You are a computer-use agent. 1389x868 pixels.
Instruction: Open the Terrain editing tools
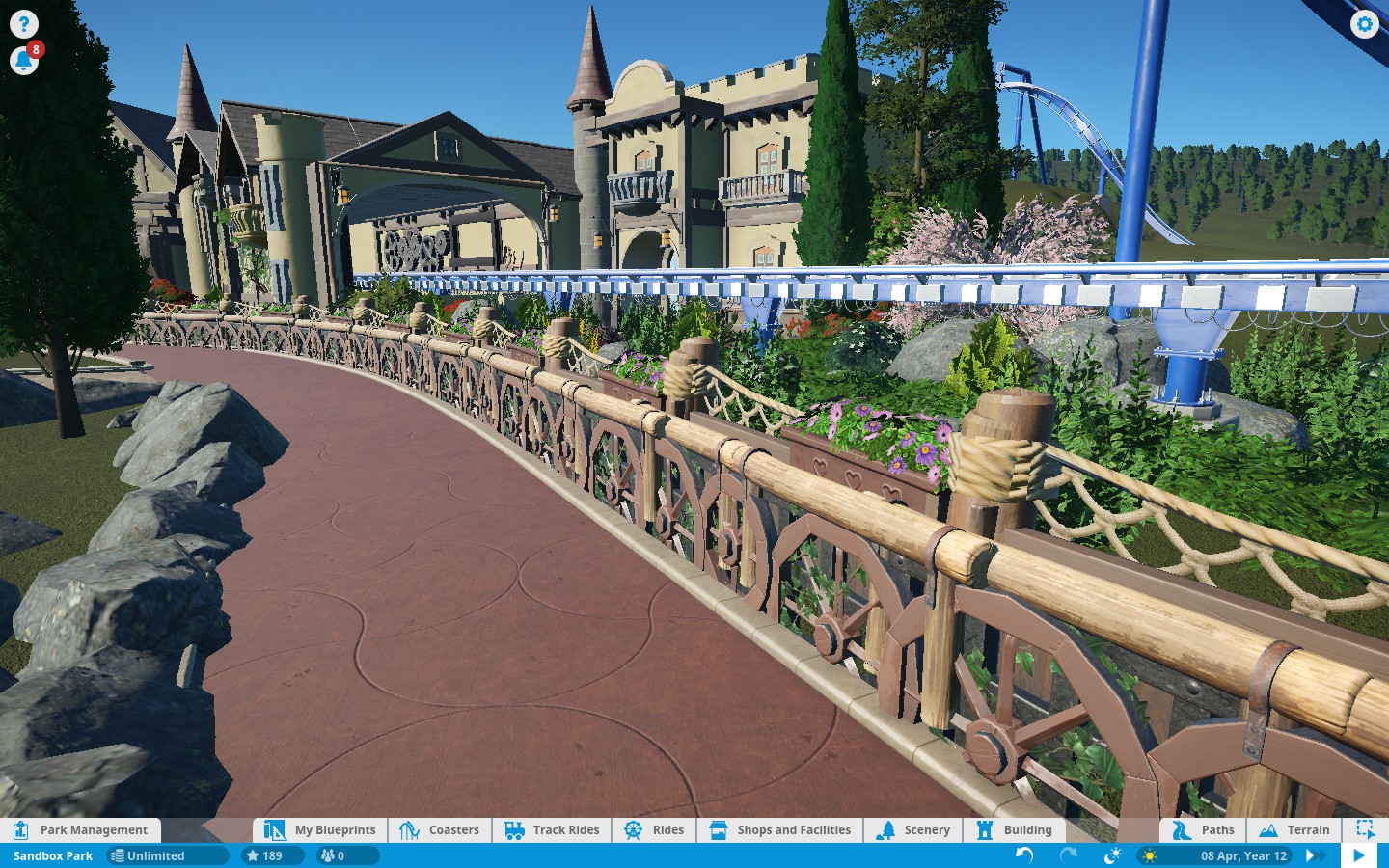pyautogui.click(x=1294, y=829)
